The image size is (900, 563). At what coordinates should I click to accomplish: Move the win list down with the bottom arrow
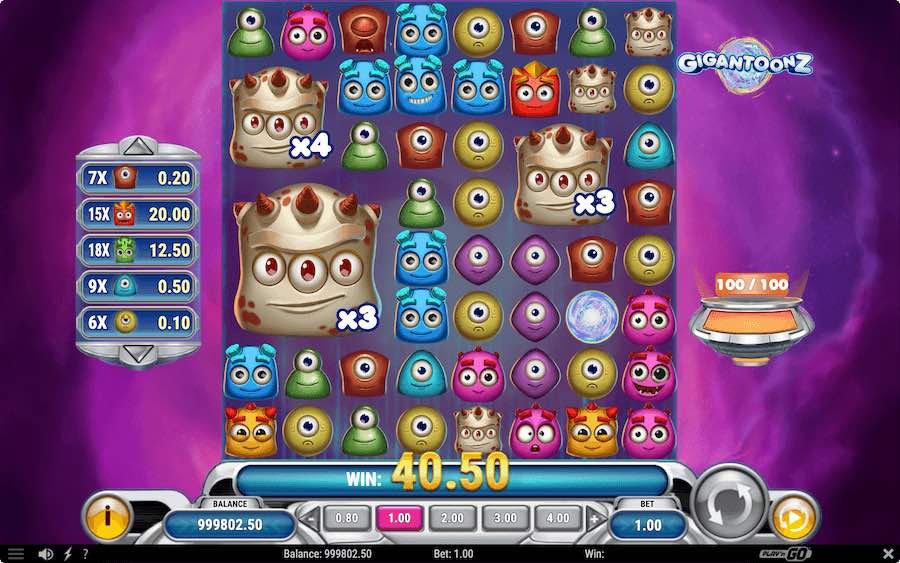(138, 353)
